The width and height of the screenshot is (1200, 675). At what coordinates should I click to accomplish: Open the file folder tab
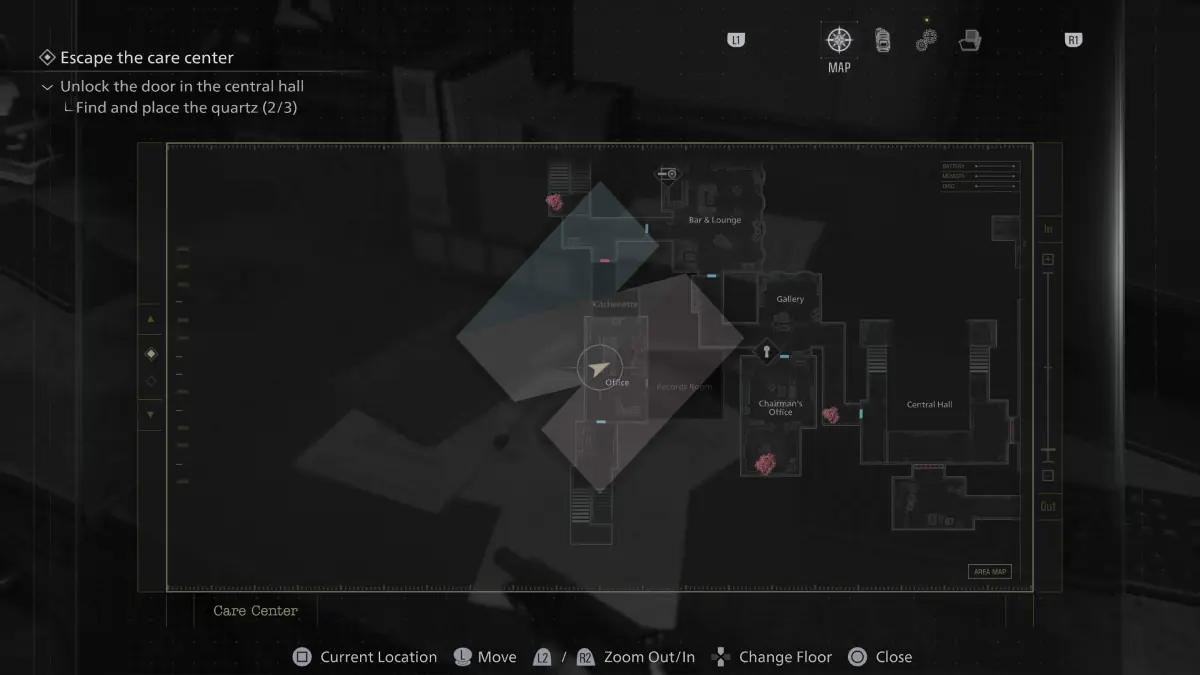click(x=969, y=41)
